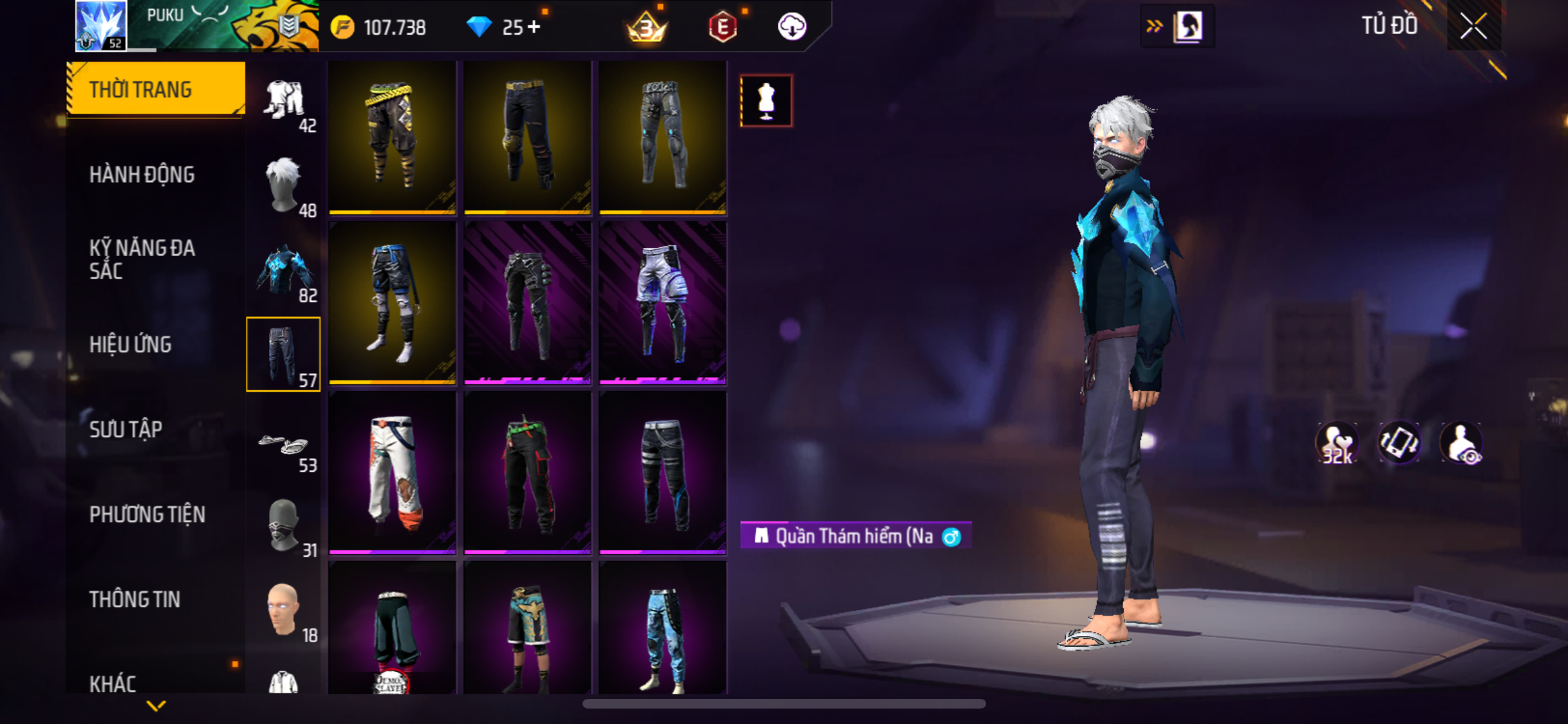The height and width of the screenshot is (724, 1568).
Task: Select the jacket tops category icon
Action: pyautogui.click(x=284, y=270)
